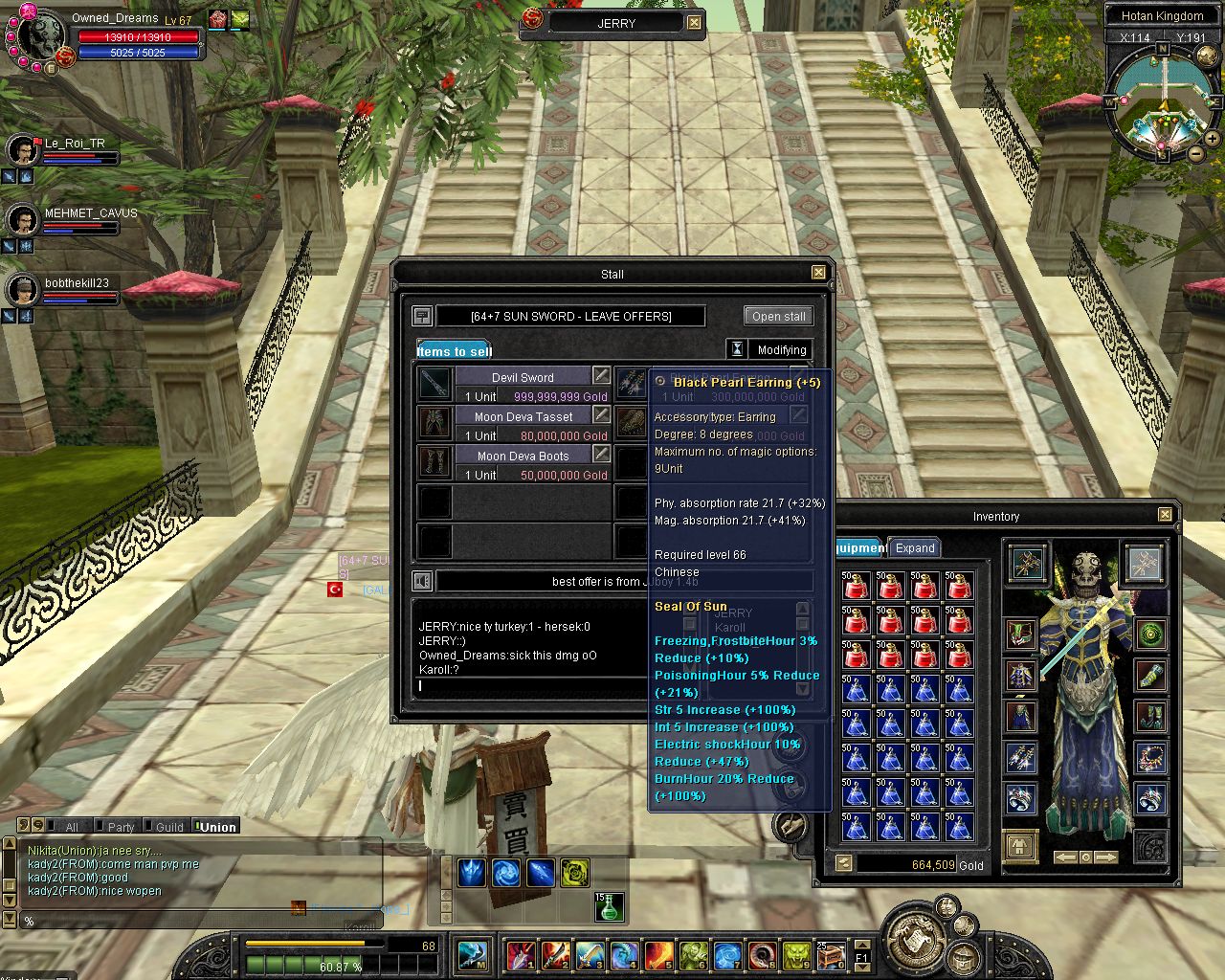The height and width of the screenshot is (980, 1225).
Task: Close the Stall window
Action: pos(818,273)
